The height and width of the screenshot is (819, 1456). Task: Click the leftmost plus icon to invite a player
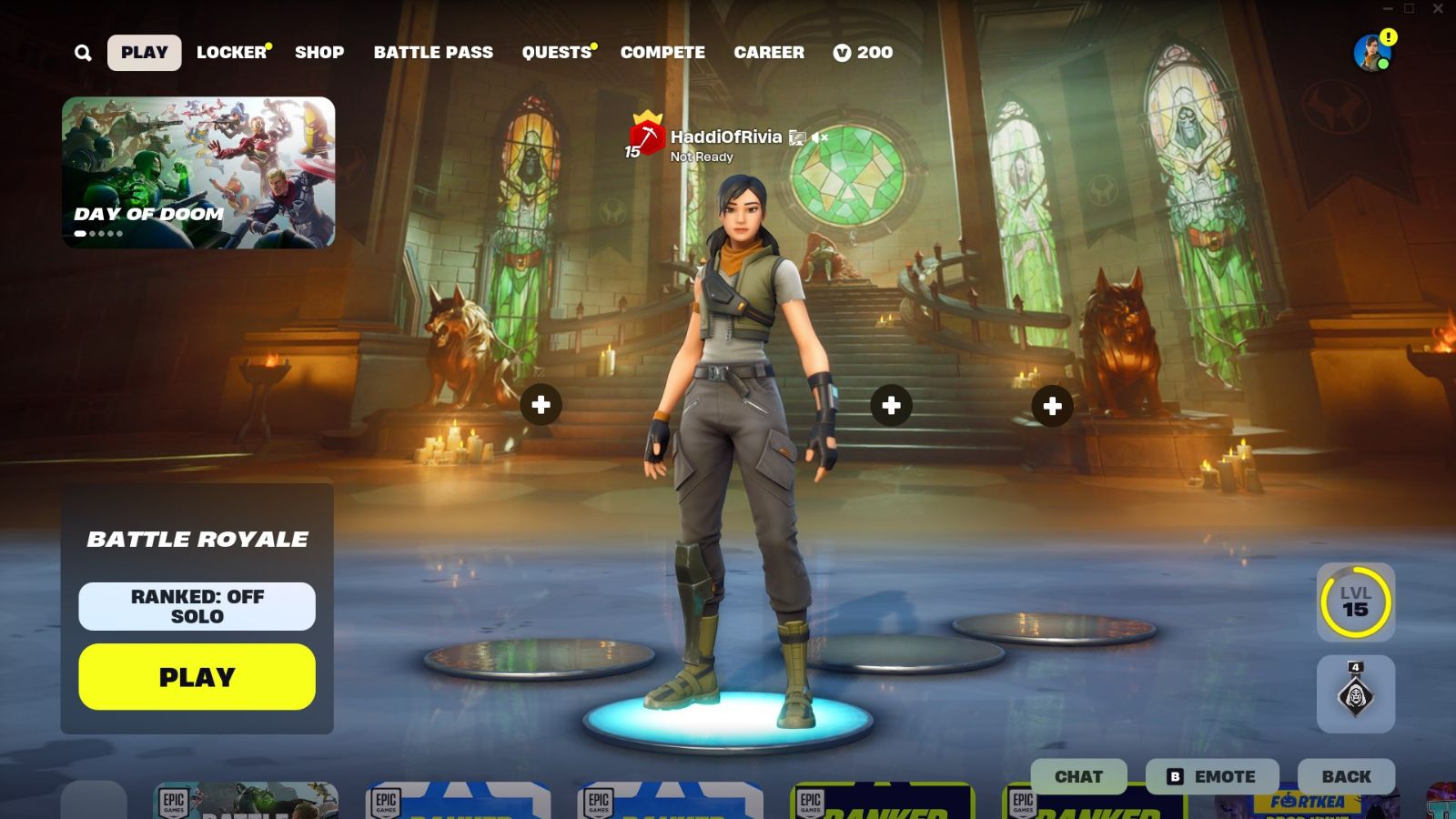point(541,404)
